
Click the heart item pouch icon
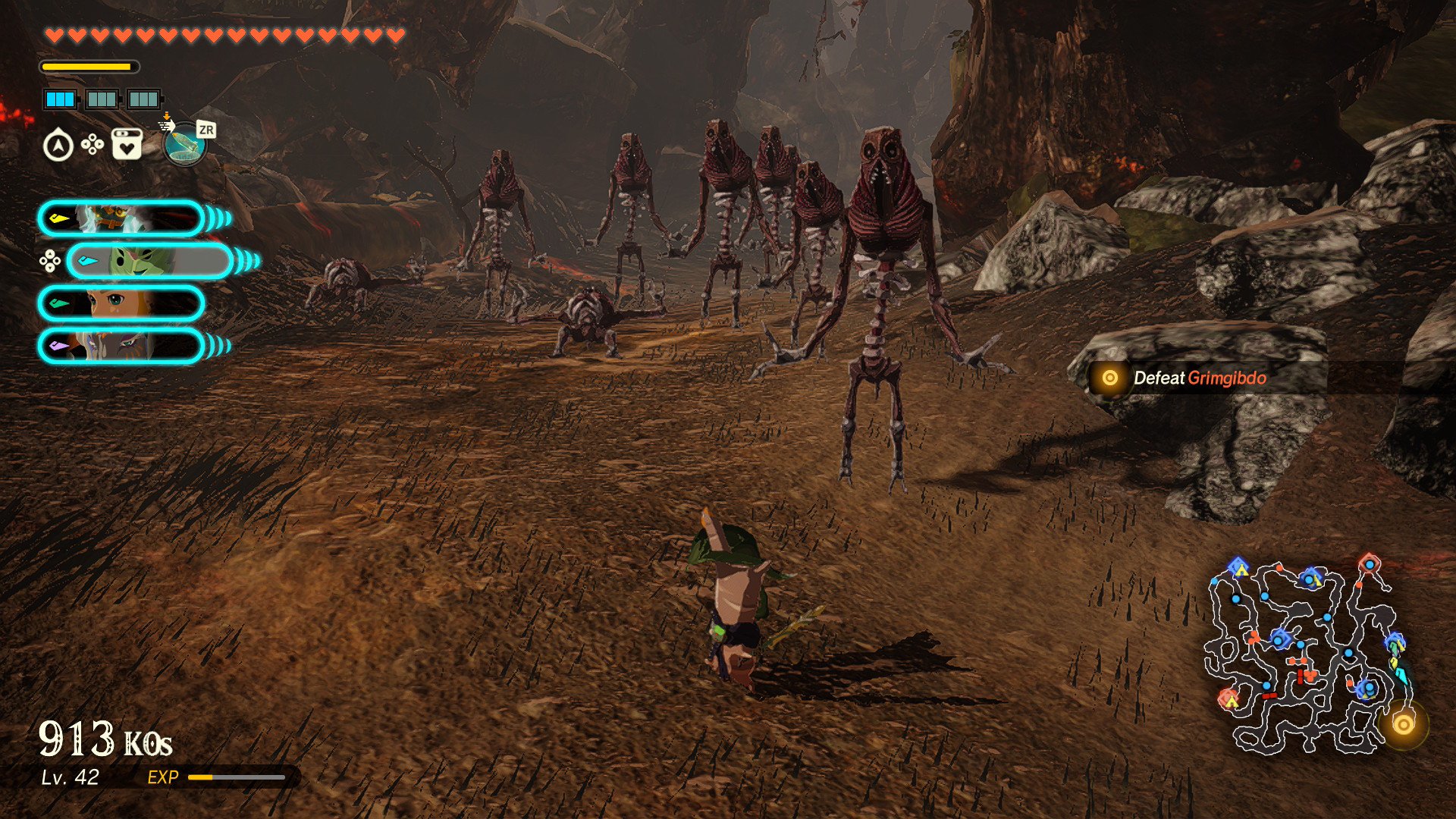pos(127,144)
